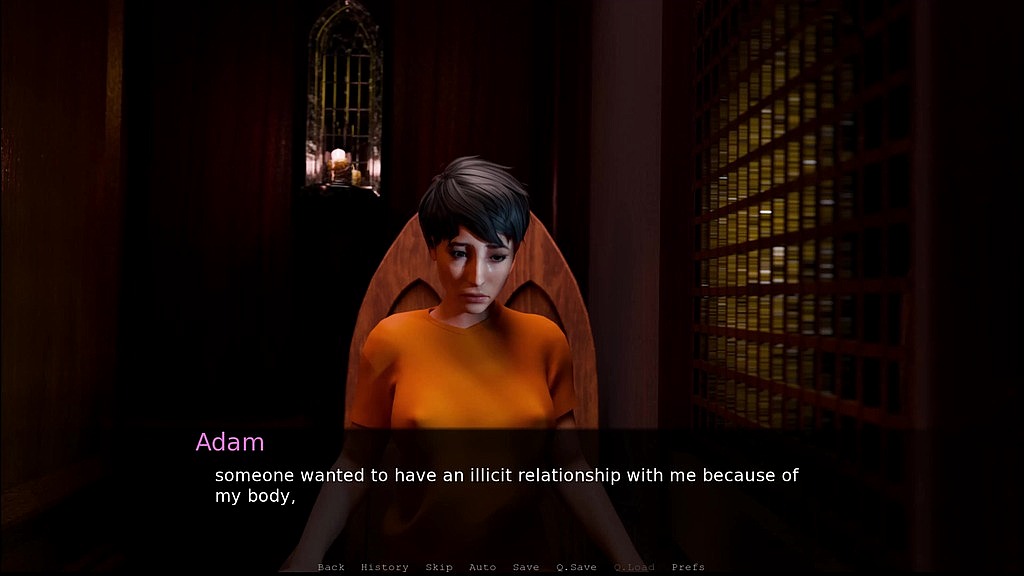Quick save with Q.Save
The image size is (1024, 576).
point(576,567)
